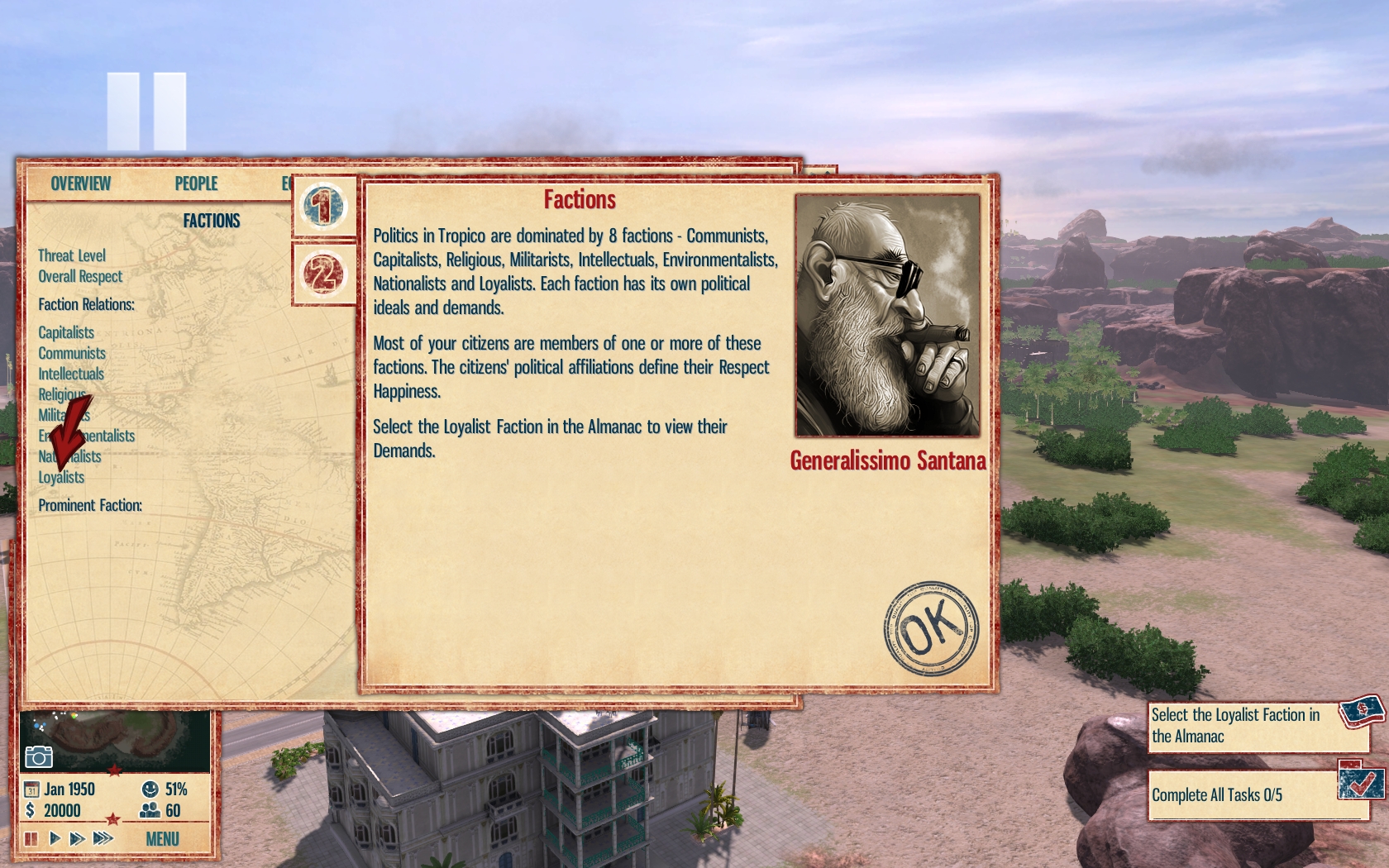
Task: Switch to the Overview almanac tab
Action: coord(80,184)
